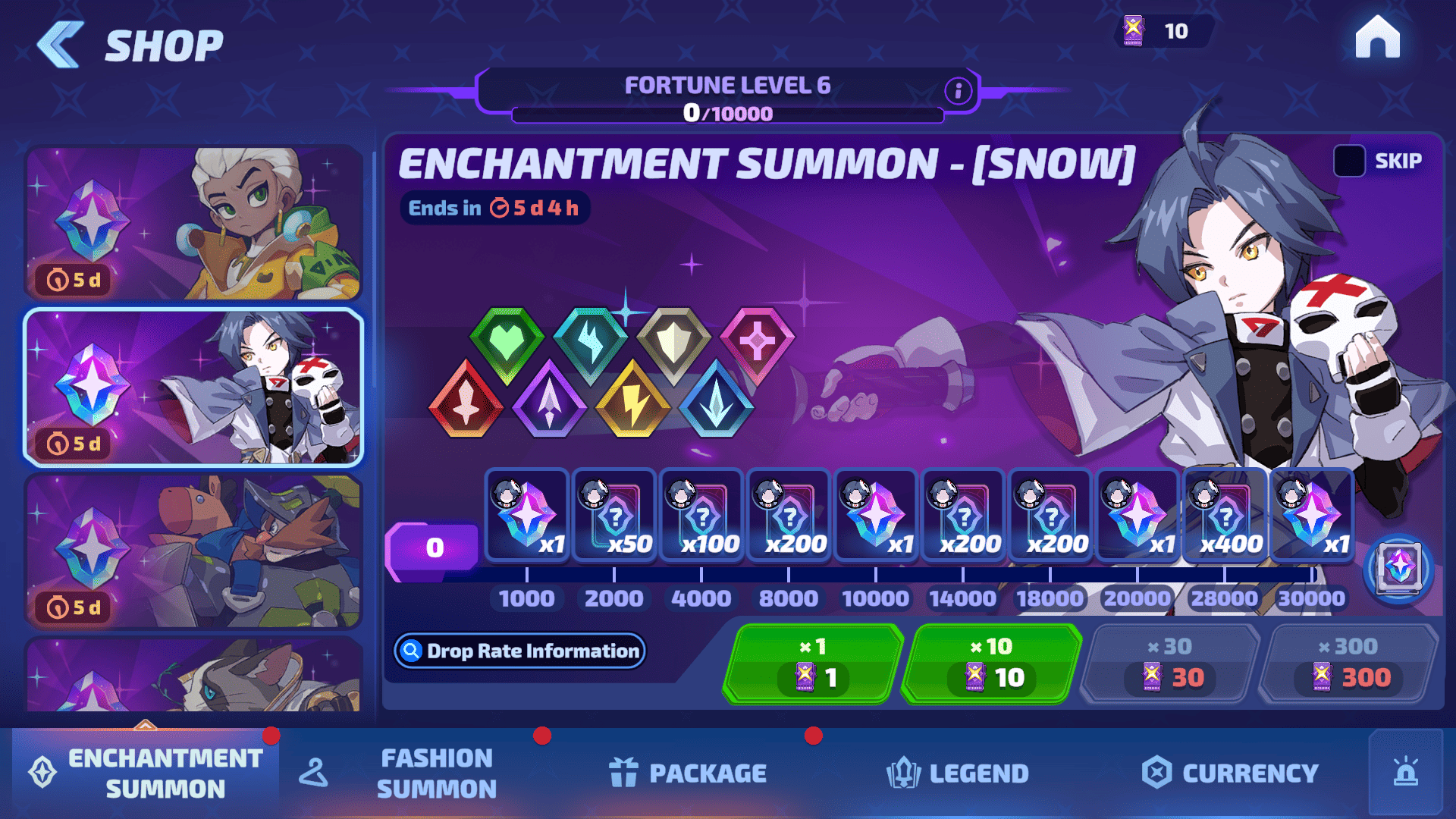Choose the x30 summon option
Screen dimensions: 1456x819
coord(1169,664)
